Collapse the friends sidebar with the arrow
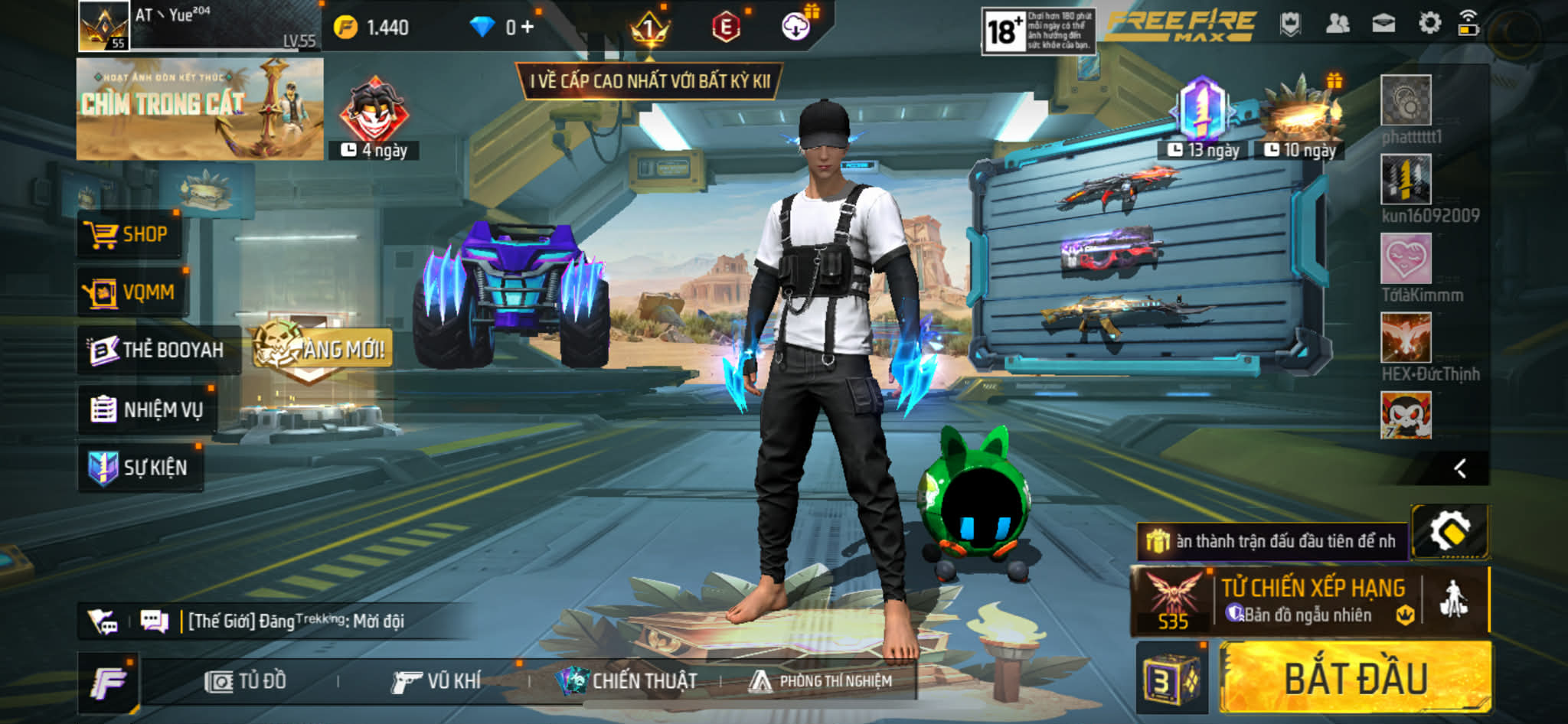 [x=1459, y=468]
